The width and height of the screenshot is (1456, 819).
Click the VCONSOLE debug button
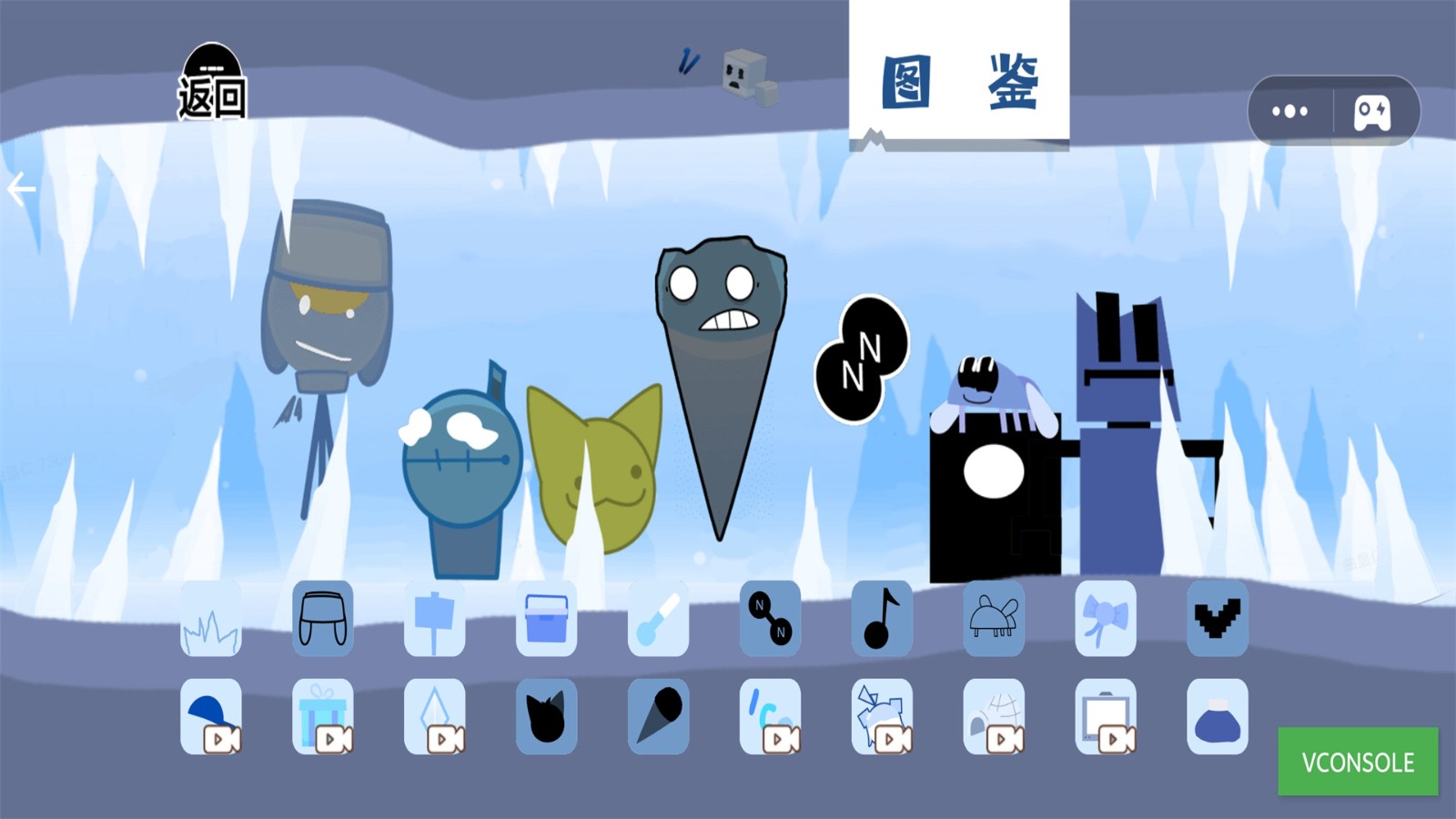coord(1357,763)
